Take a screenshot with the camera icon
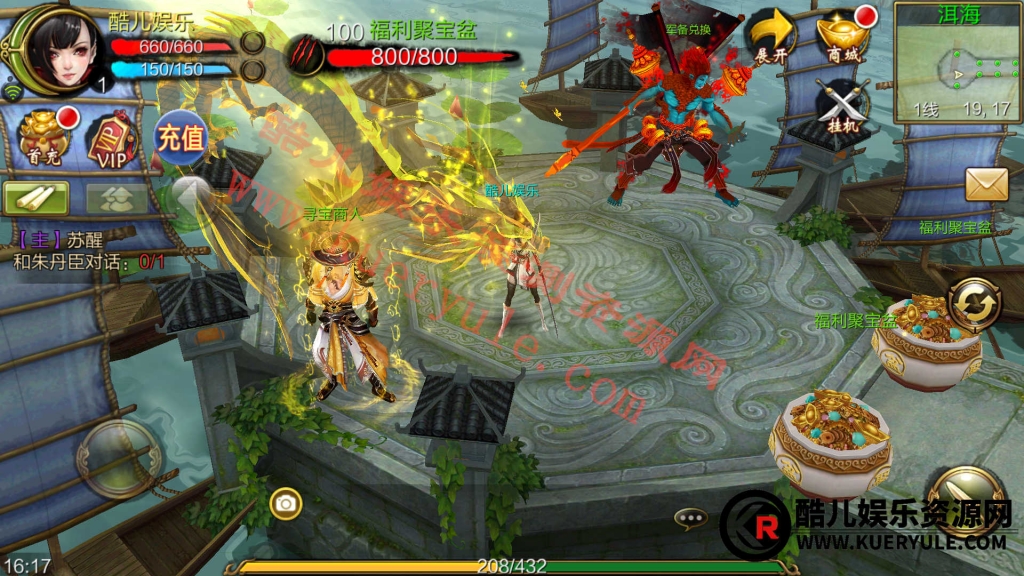Screen dimensions: 1024x576 point(286,503)
